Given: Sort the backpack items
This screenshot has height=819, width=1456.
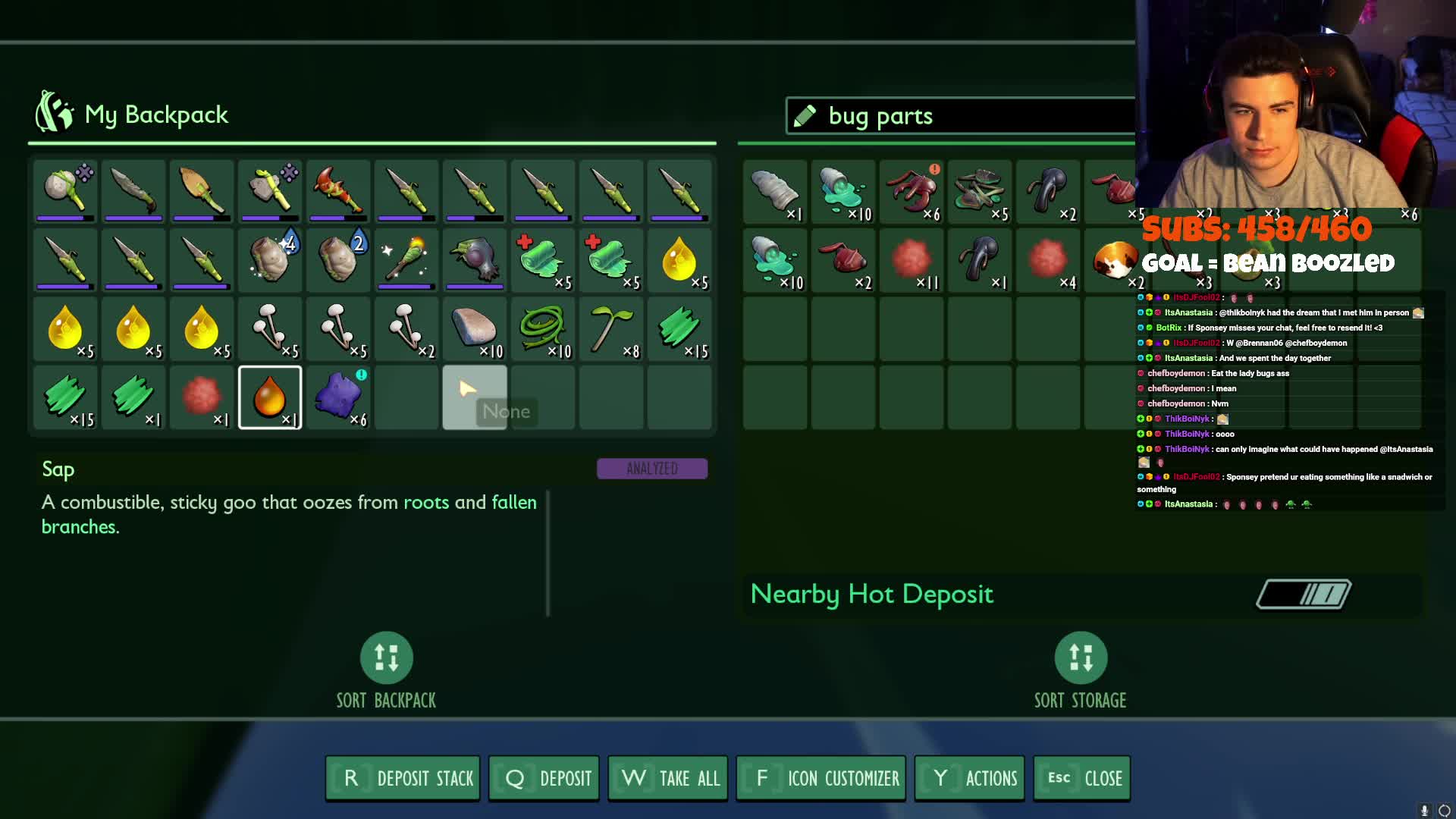Looking at the screenshot, I should pos(386,658).
